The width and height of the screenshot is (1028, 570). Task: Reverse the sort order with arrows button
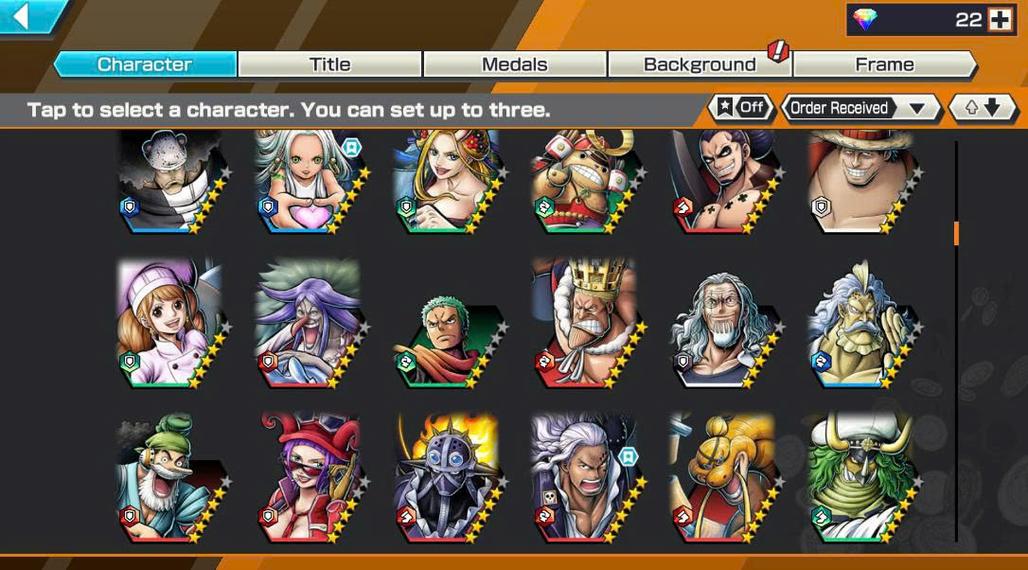tap(981, 108)
